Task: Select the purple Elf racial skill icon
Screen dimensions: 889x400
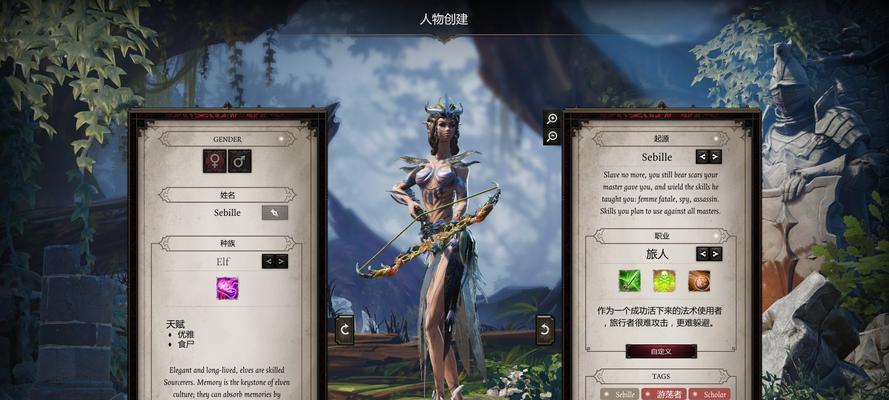Action: (x=227, y=288)
